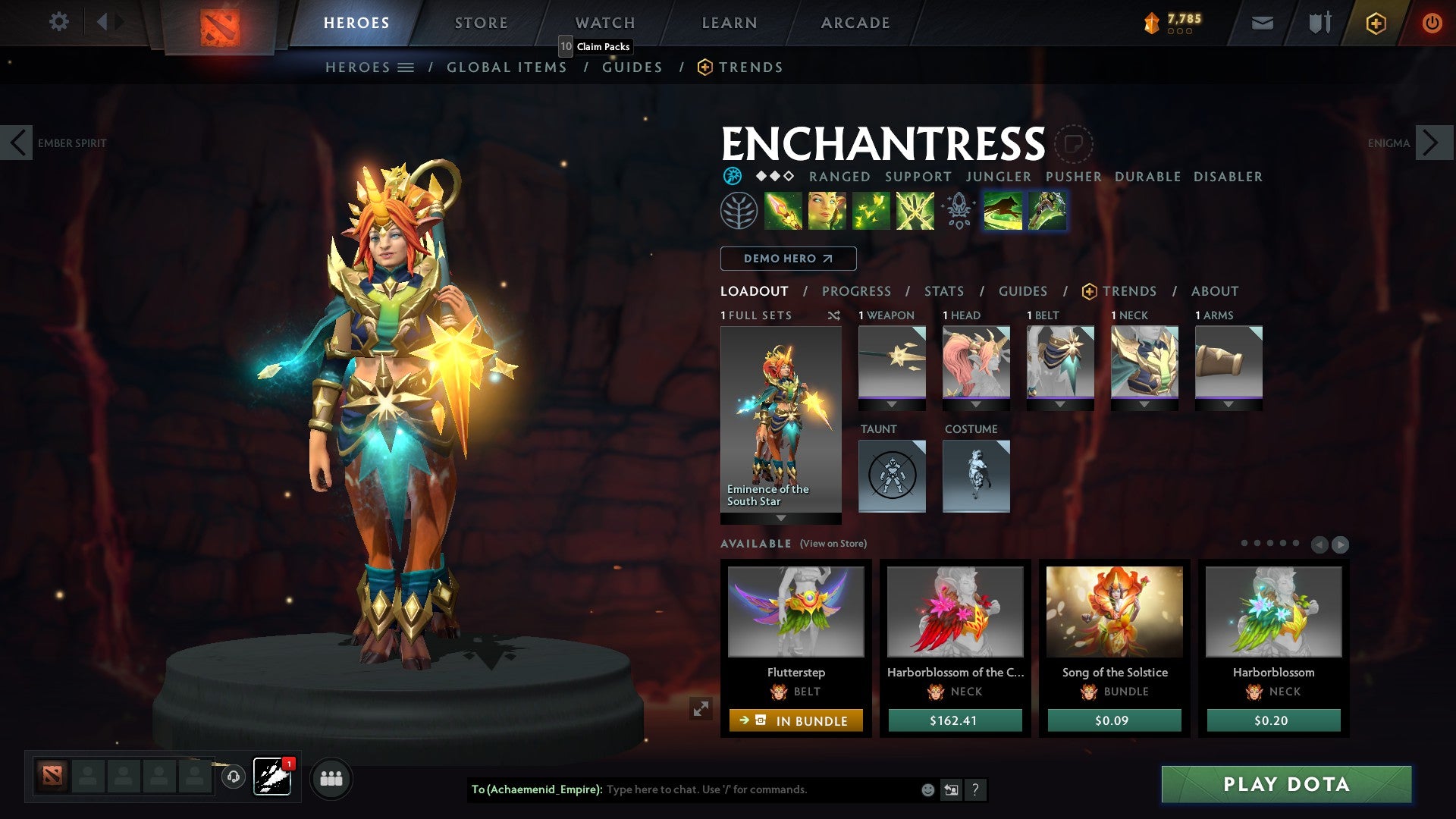Expand the equipped Weapon slot dropdown arrow
Image resolution: width=1456 pixels, height=819 pixels.
[892, 403]
